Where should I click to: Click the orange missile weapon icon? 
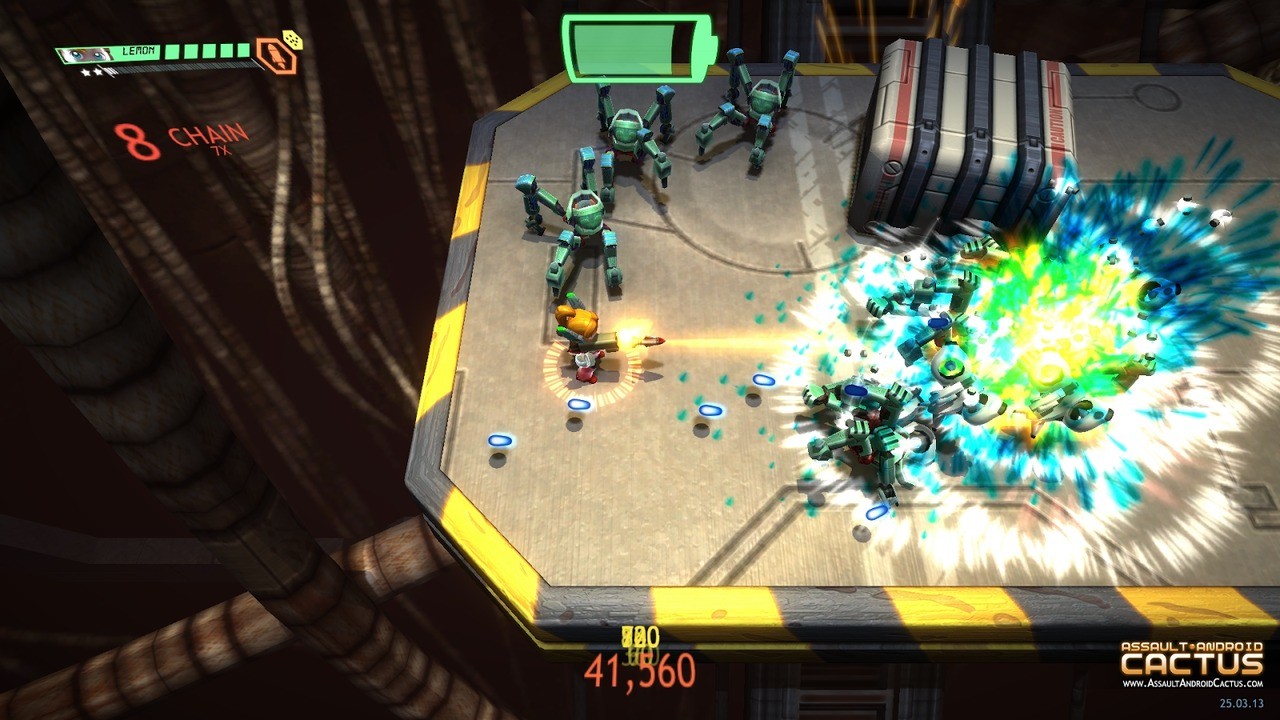[276, 56]
